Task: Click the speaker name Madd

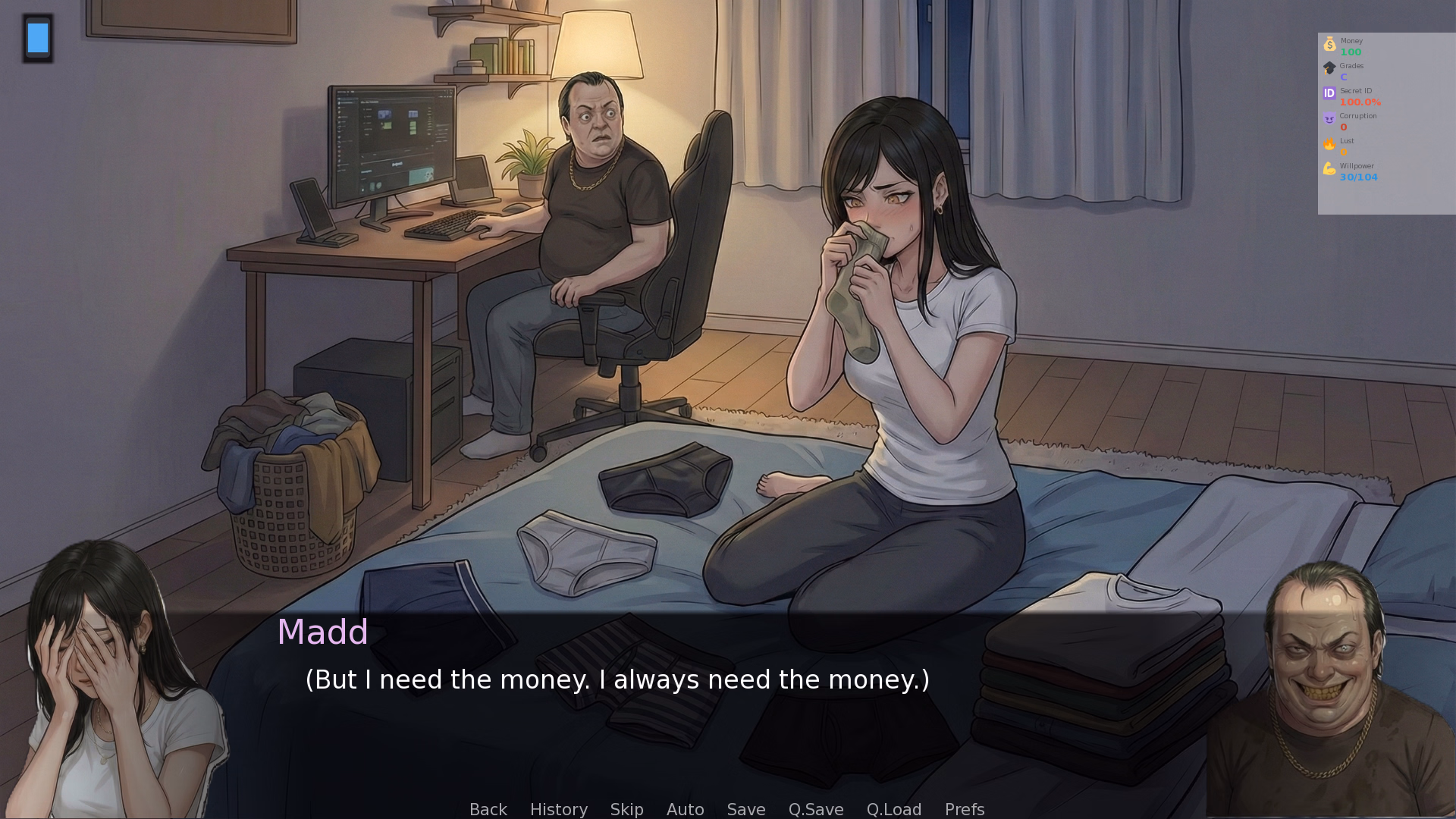Action: click(322, 632)
